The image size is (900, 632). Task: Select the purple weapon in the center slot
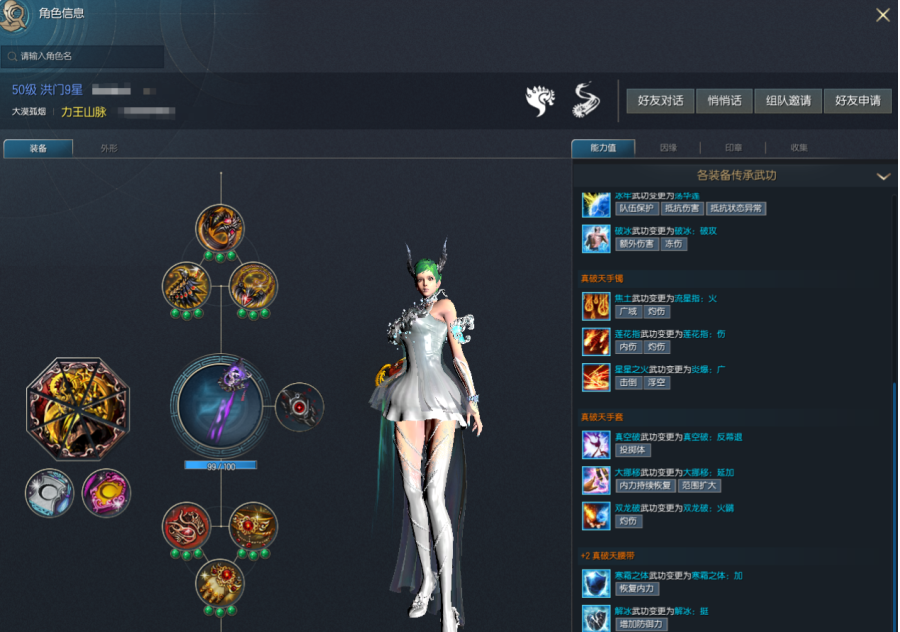click(x=221, y=405)
